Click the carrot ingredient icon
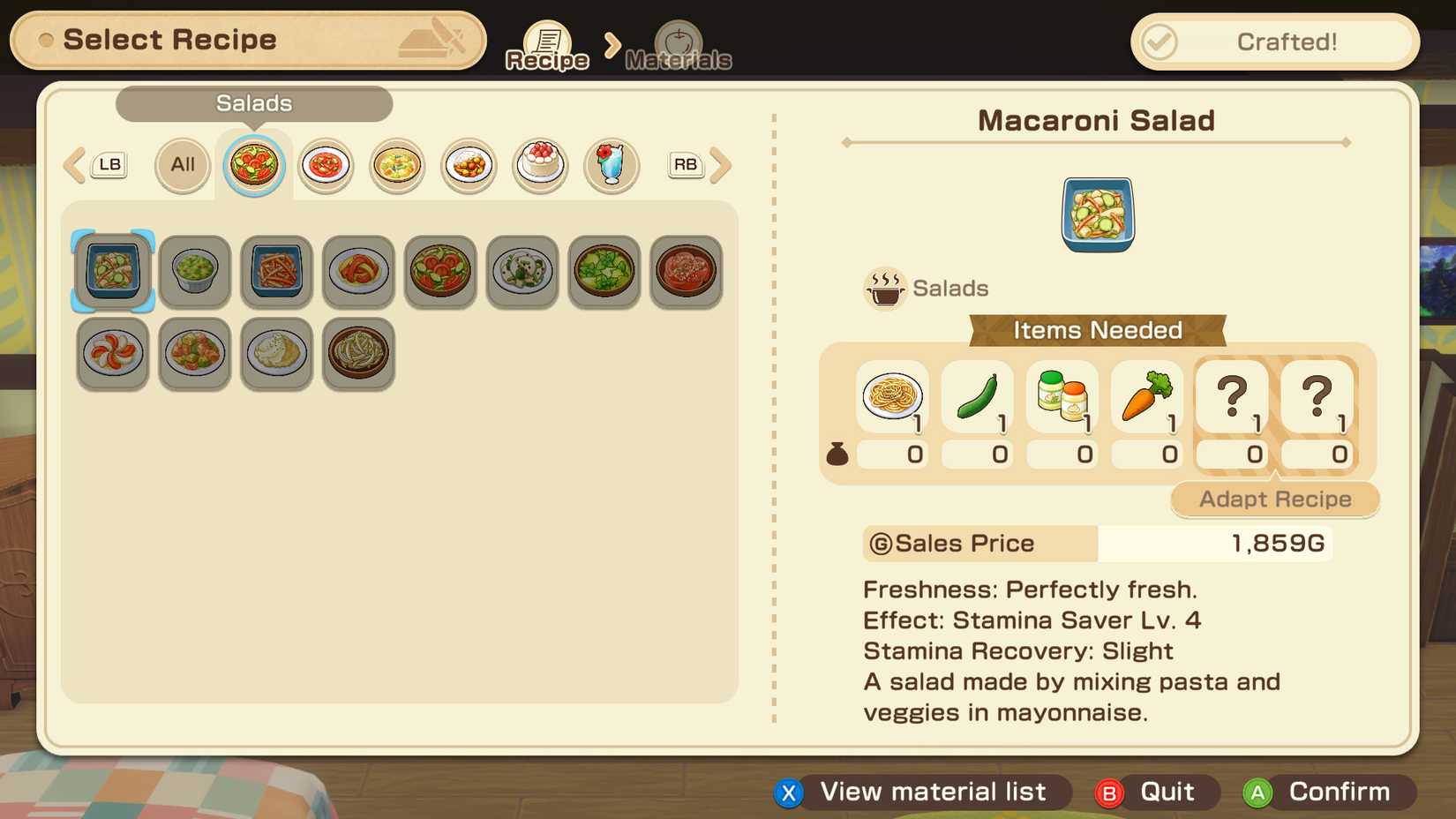Image resolution: width=1456 pixels, height=819 pixels. point(1146,397)
